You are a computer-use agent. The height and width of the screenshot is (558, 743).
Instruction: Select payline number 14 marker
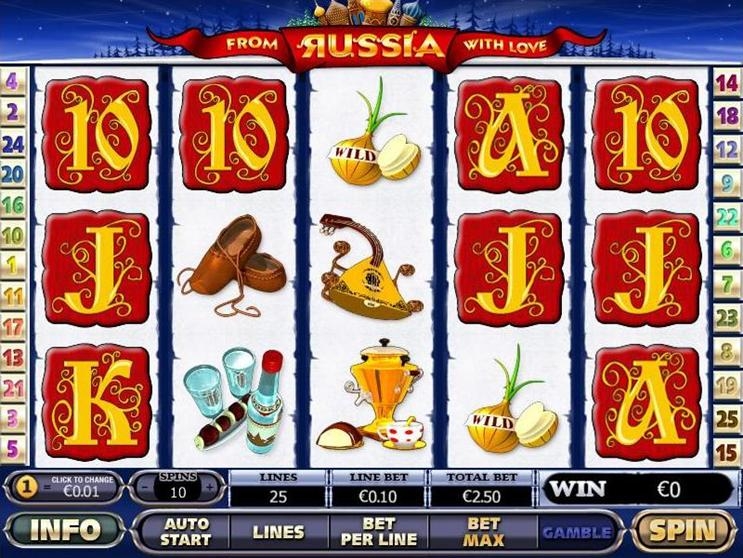[727, 83]
